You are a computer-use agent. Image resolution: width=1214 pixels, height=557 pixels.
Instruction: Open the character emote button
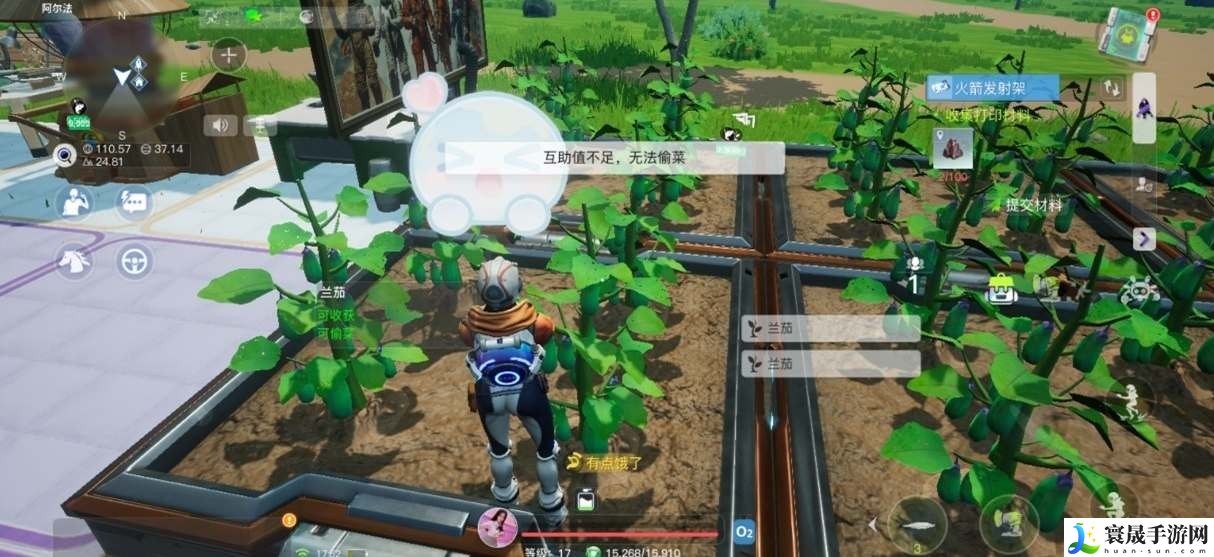(73, 202)
